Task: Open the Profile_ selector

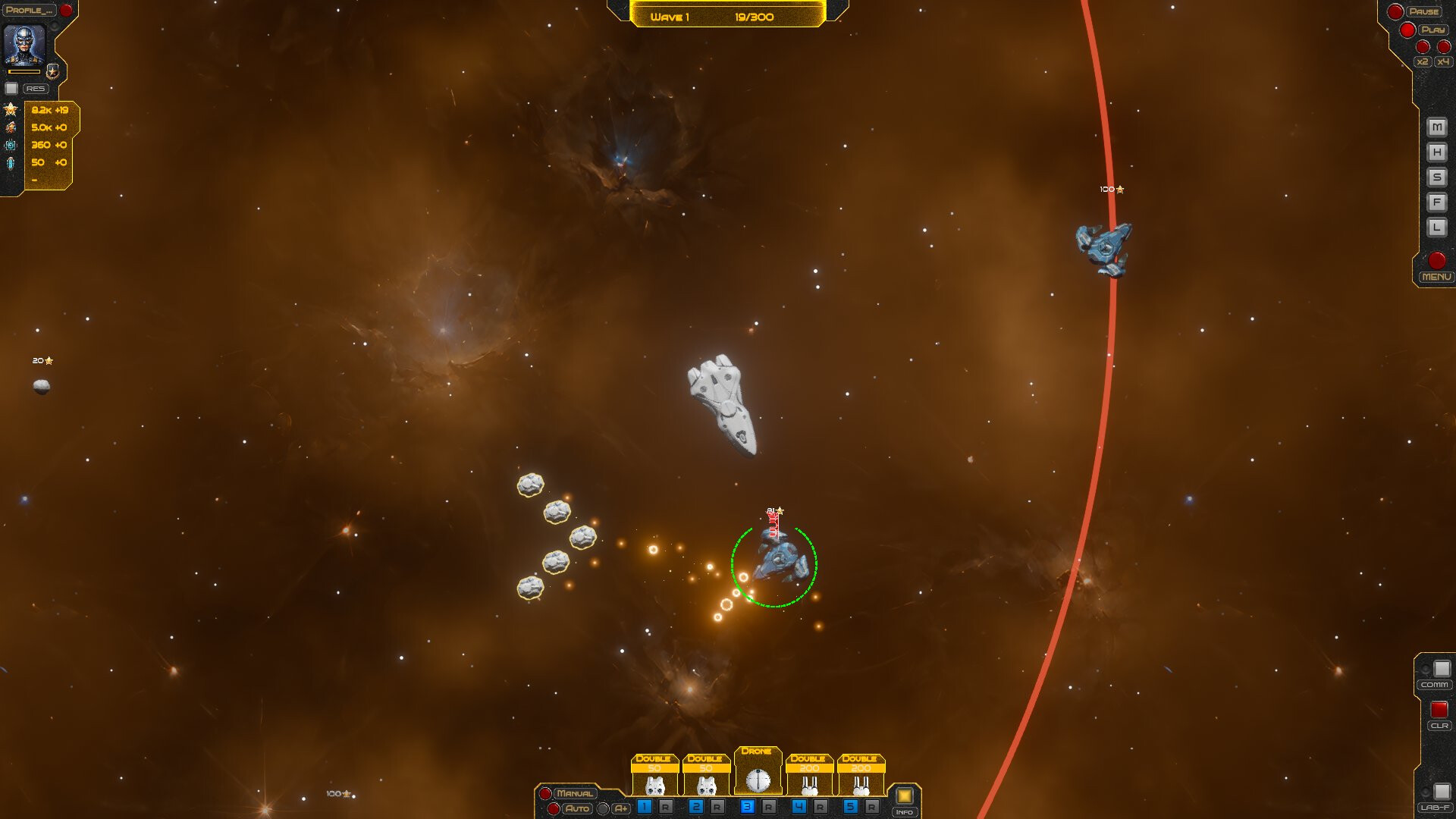Action: tap(28, 10)
